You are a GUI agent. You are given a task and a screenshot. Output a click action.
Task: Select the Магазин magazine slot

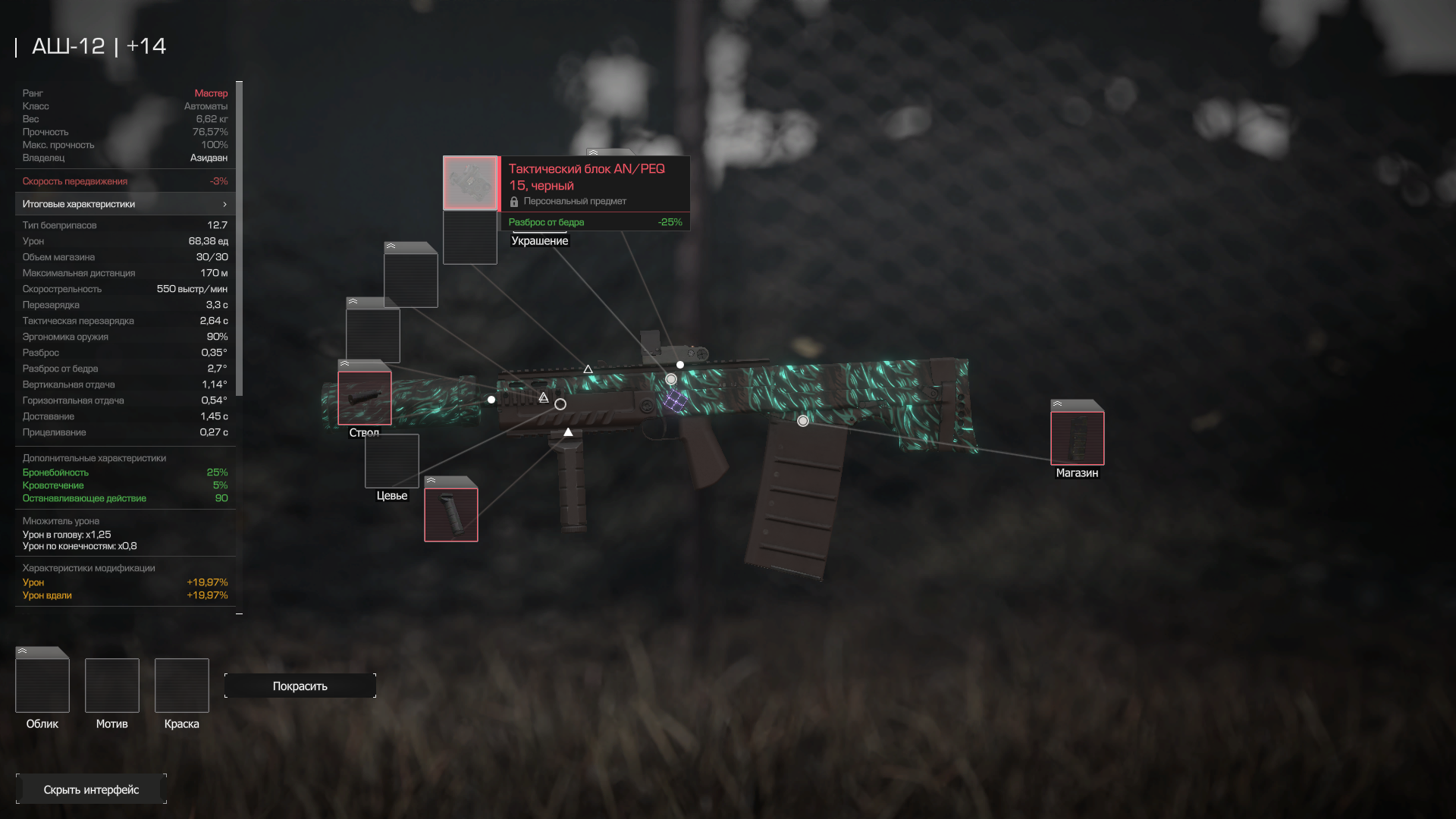tap(1077, 438)
